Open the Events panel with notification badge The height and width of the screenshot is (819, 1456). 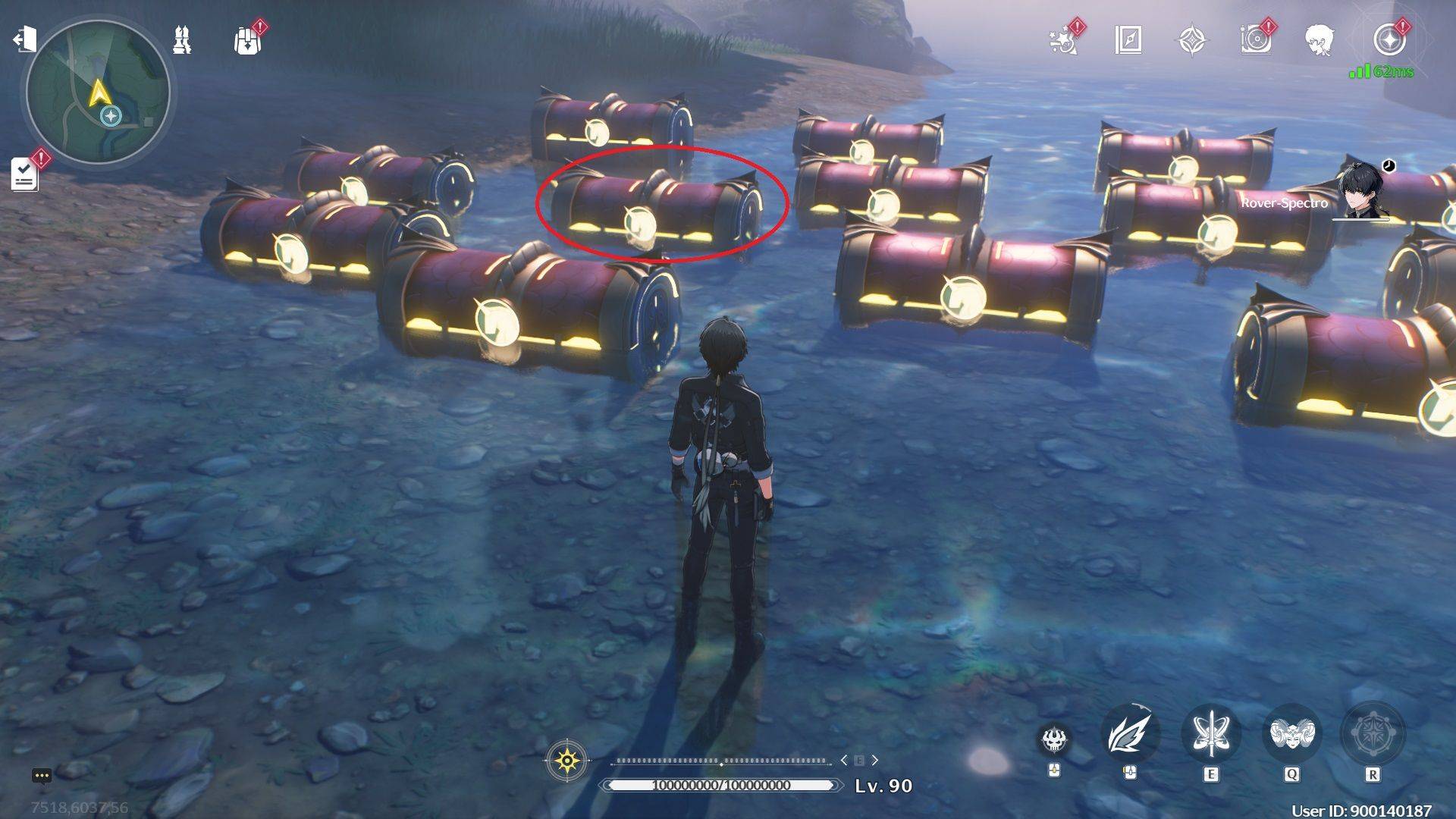[x=1064, y=43]
